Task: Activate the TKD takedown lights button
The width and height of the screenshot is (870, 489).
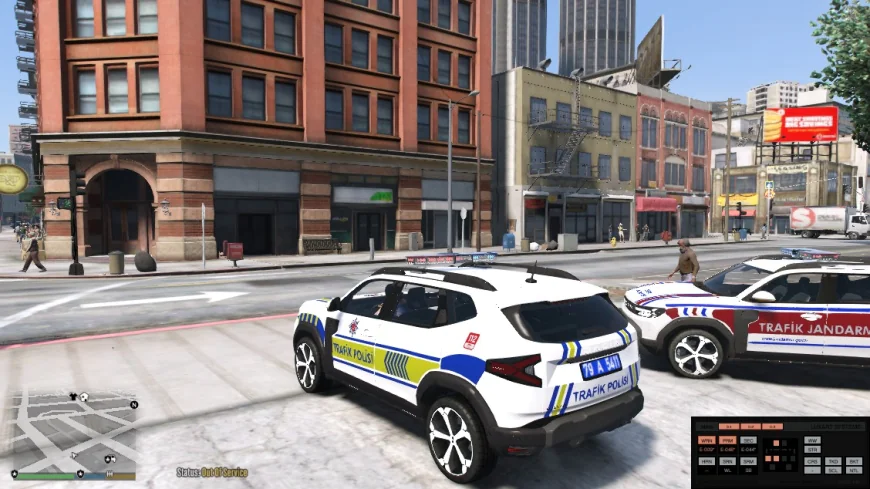Action: (833, 461)
